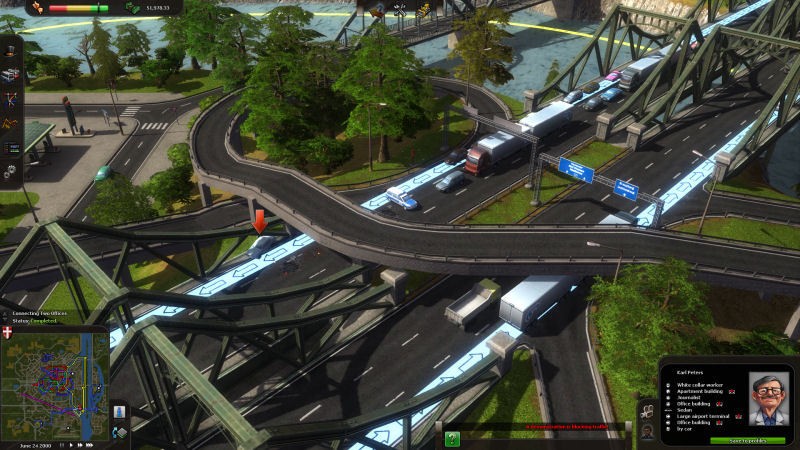Viewport: 800px width, 450px height.
Task: Open the green question mark help button
Action: (452, 437)
